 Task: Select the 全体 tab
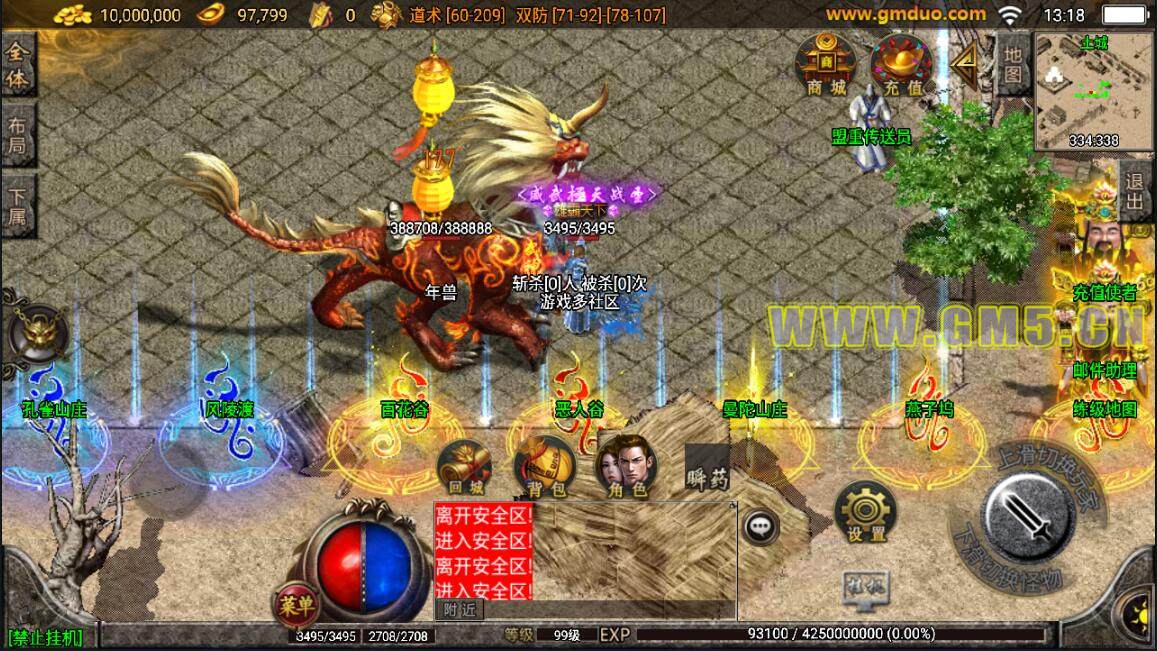click(17, 65)
